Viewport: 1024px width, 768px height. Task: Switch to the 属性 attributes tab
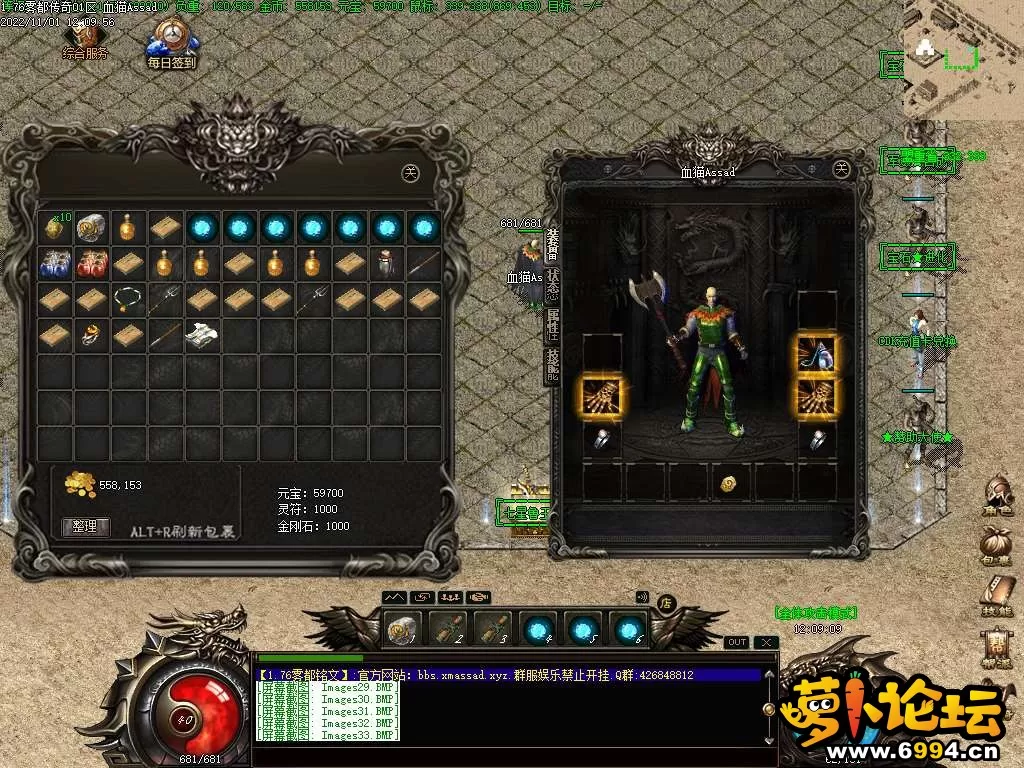(553, 326)
